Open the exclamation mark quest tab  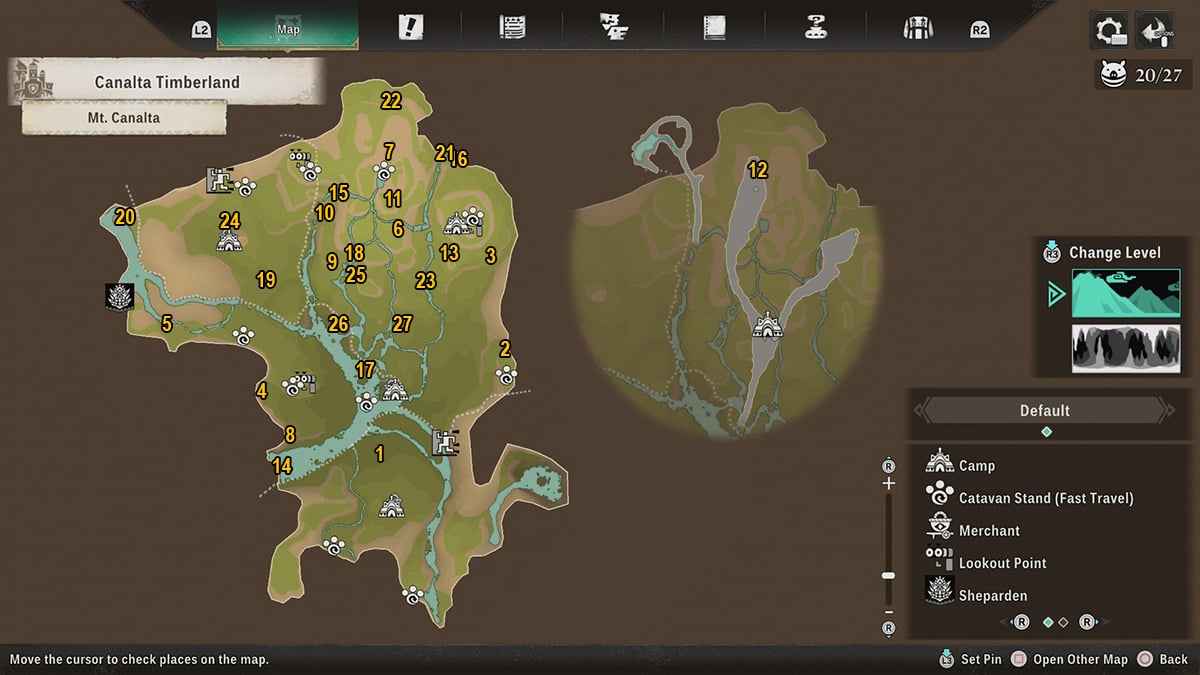(x=410, y=28)
